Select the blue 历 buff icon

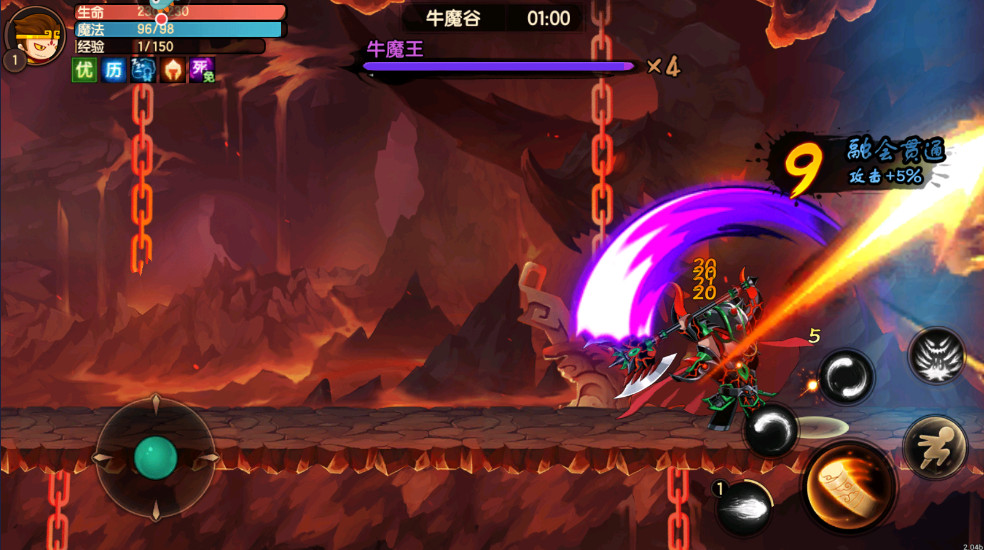pos(113,70)
